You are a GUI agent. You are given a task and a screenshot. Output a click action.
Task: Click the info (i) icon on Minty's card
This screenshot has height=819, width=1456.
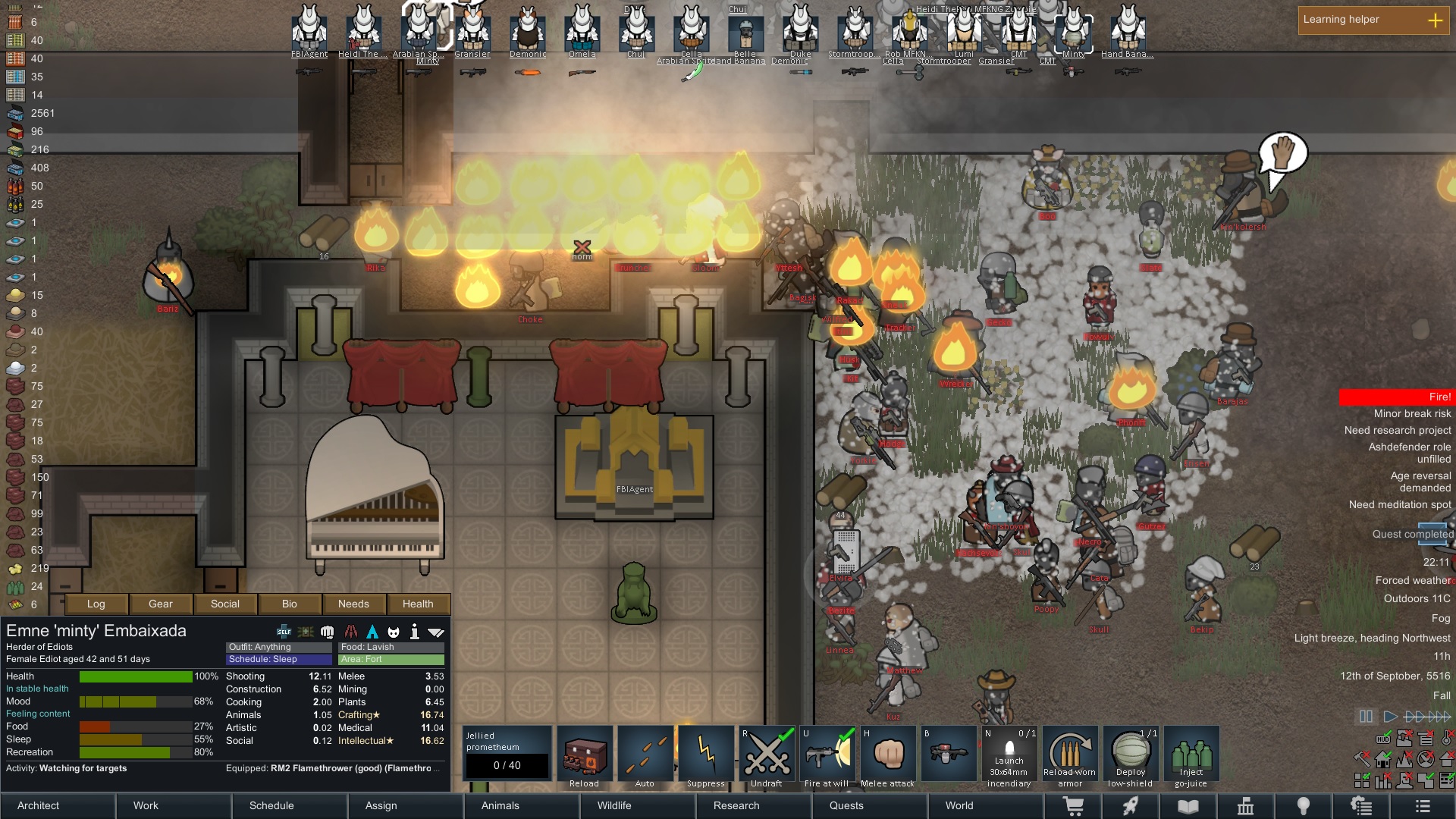415,630
